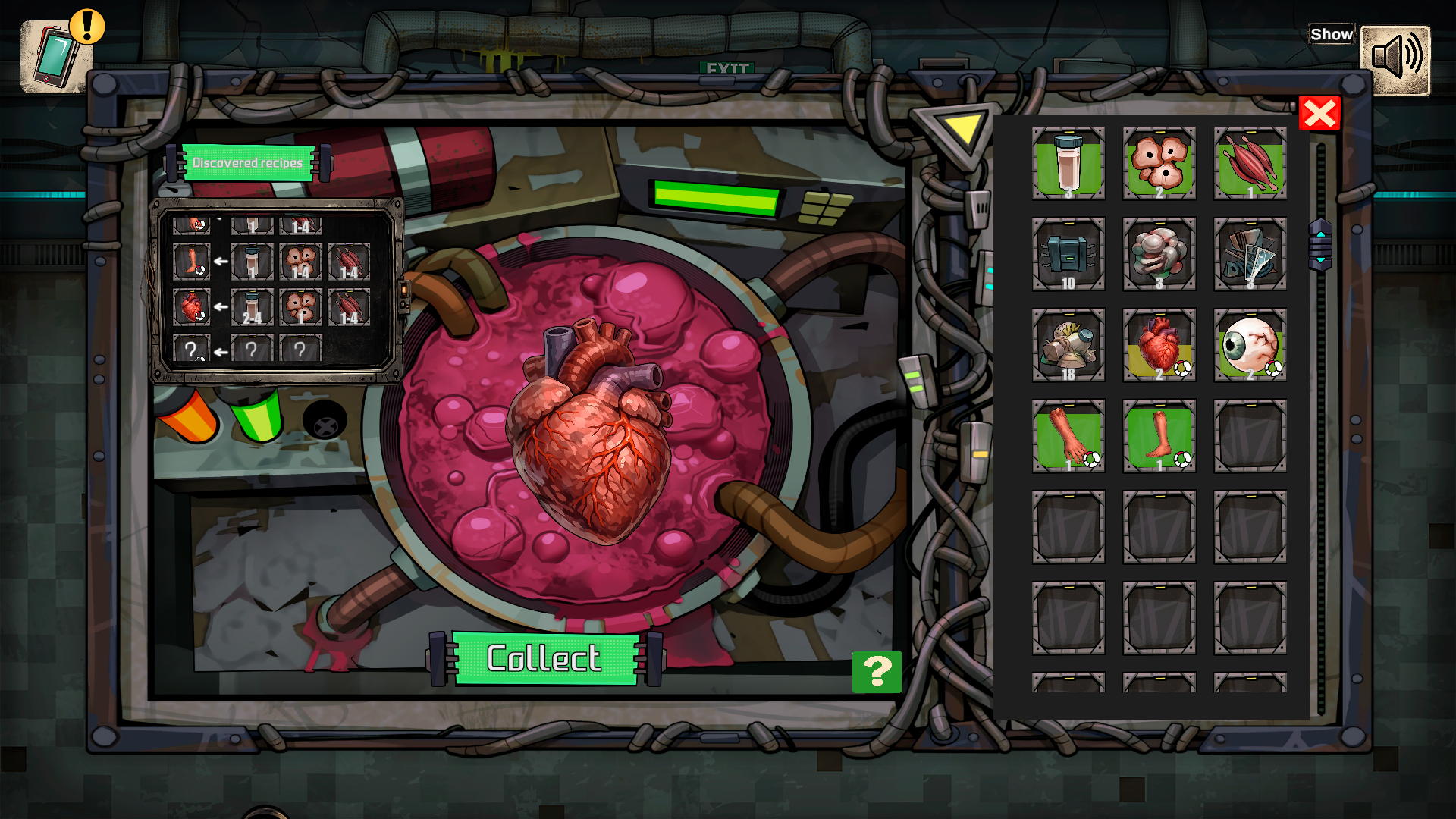Click the inventory scrollbar handle
1456x819 pixels.
1320,245
